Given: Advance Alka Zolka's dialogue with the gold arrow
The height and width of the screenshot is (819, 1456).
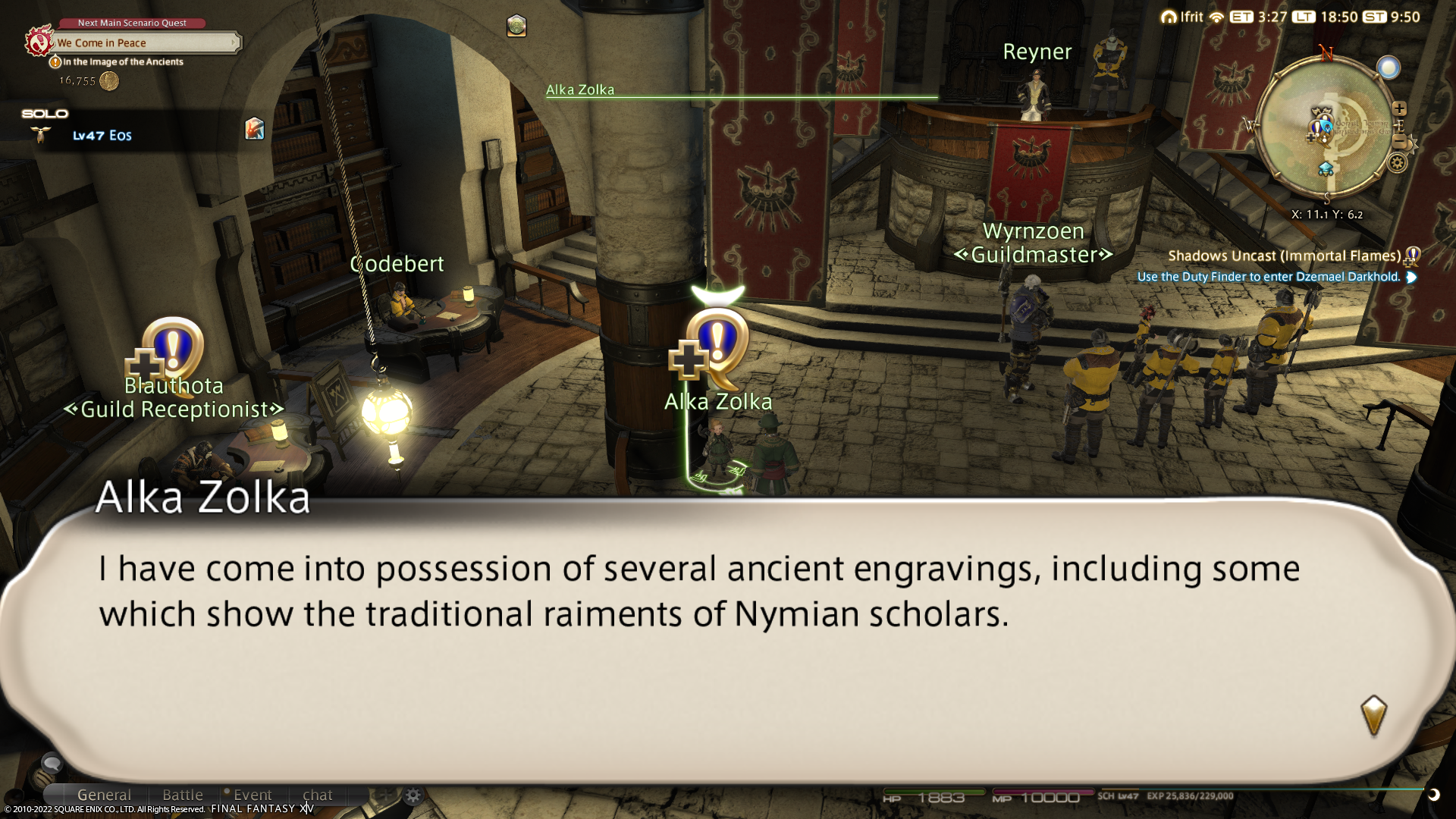Looking at the screenshot, I should coord(1373,715).
